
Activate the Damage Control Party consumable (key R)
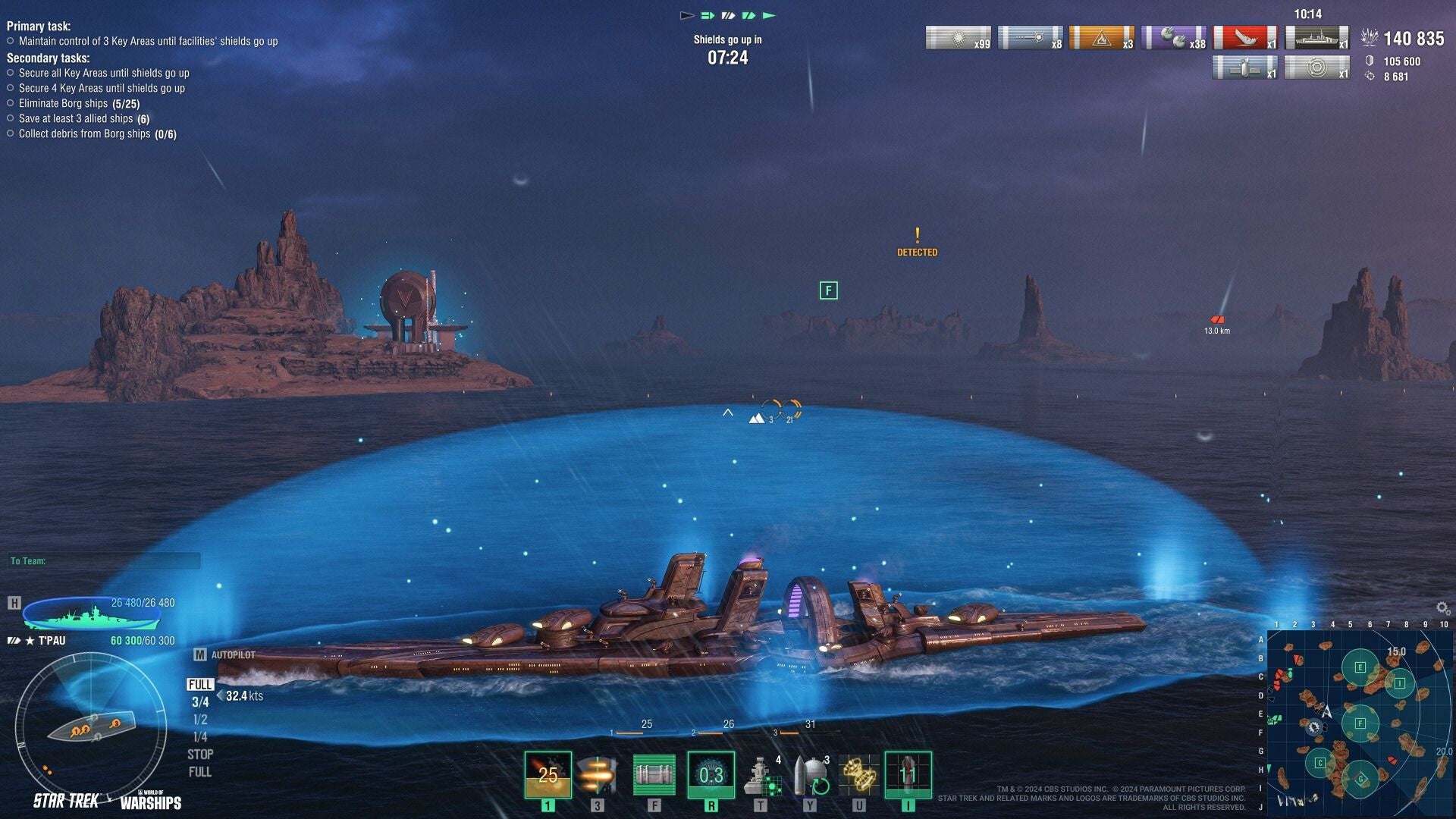(711, 774)
